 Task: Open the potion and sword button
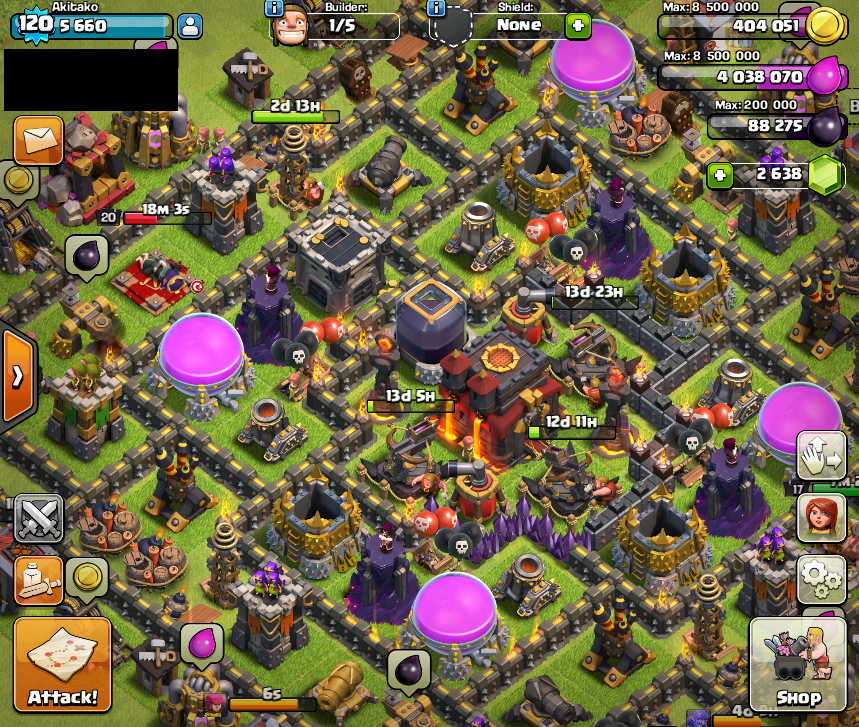pos(36,580)
